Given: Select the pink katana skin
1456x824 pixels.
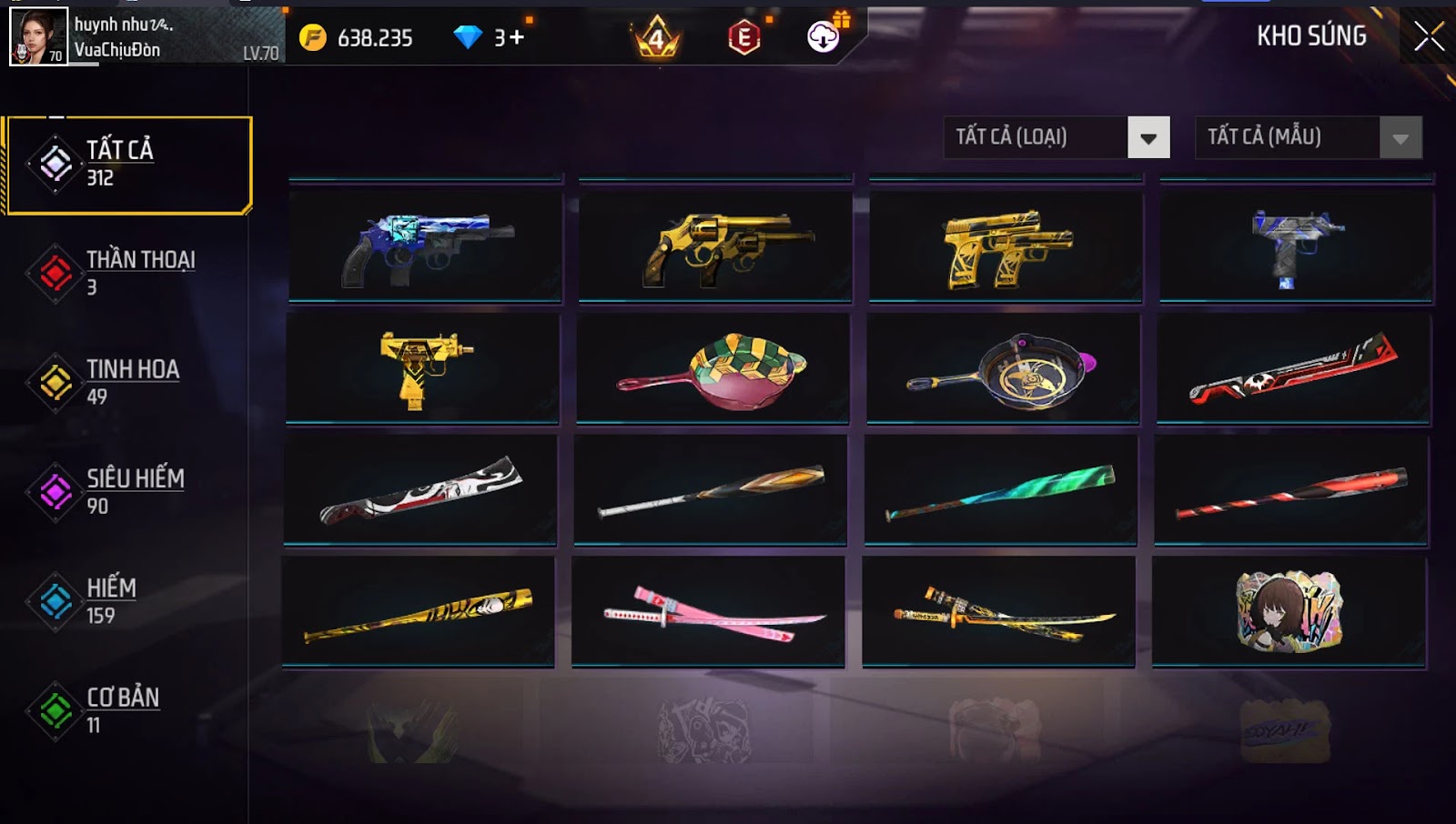Looking at the screenshot, I should 708,612.
